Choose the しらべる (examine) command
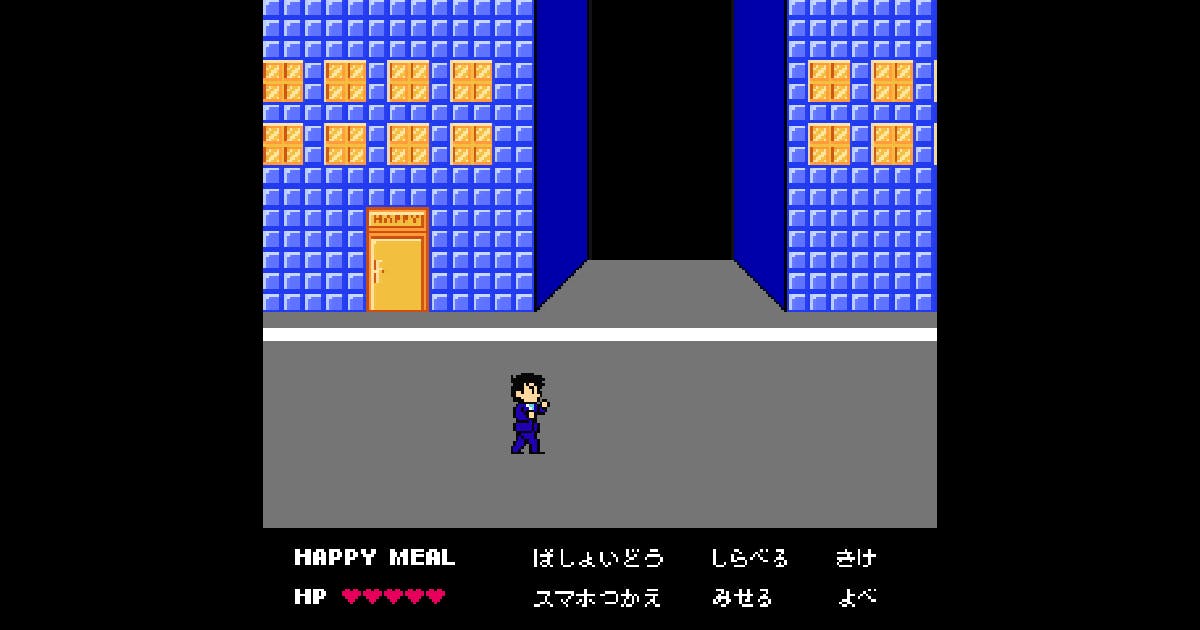The height and width of the screenshot is (630, 1200). 750,558
